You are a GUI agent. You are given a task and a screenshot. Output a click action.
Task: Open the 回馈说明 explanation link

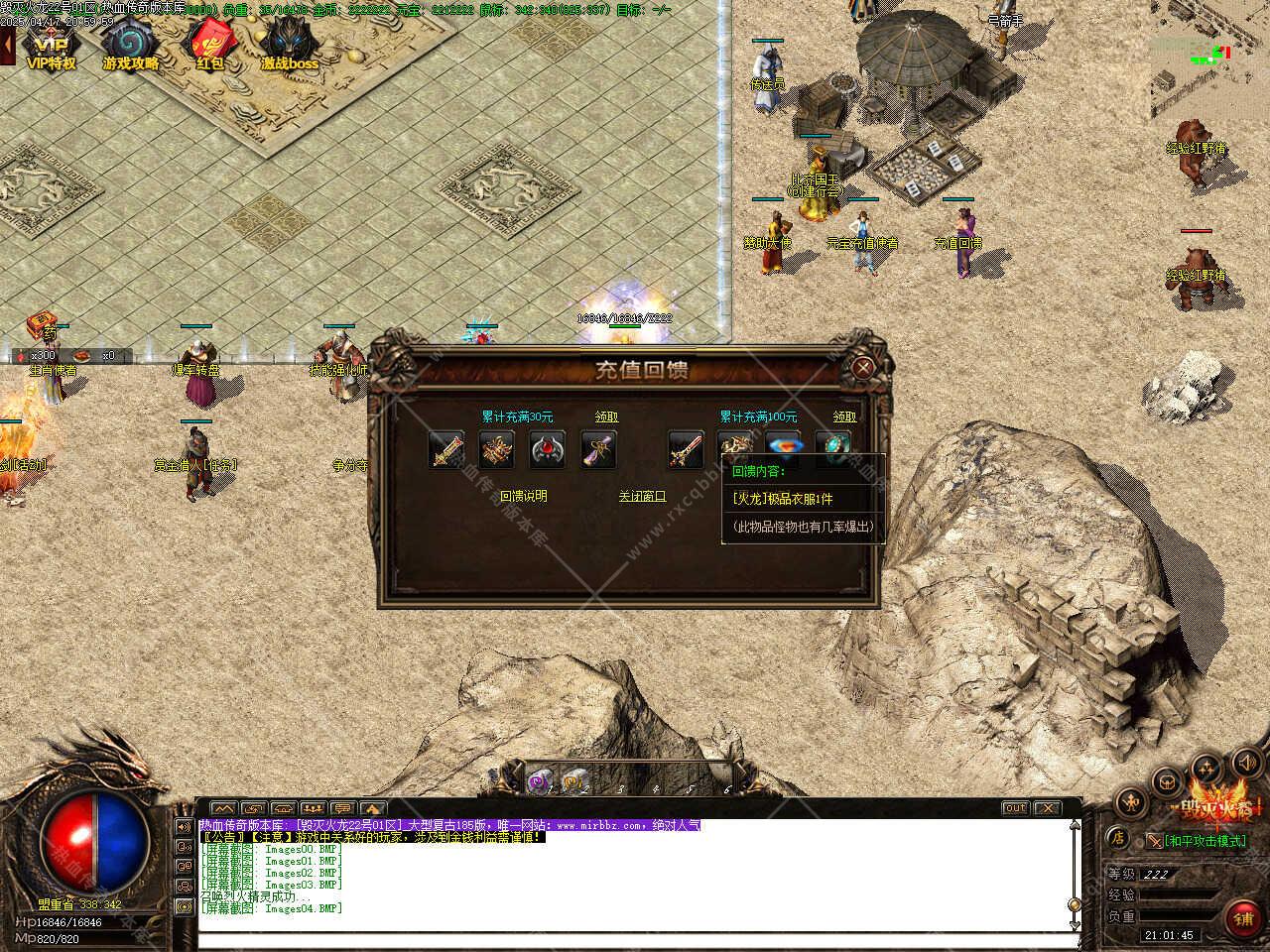click(x=523, y=496)
